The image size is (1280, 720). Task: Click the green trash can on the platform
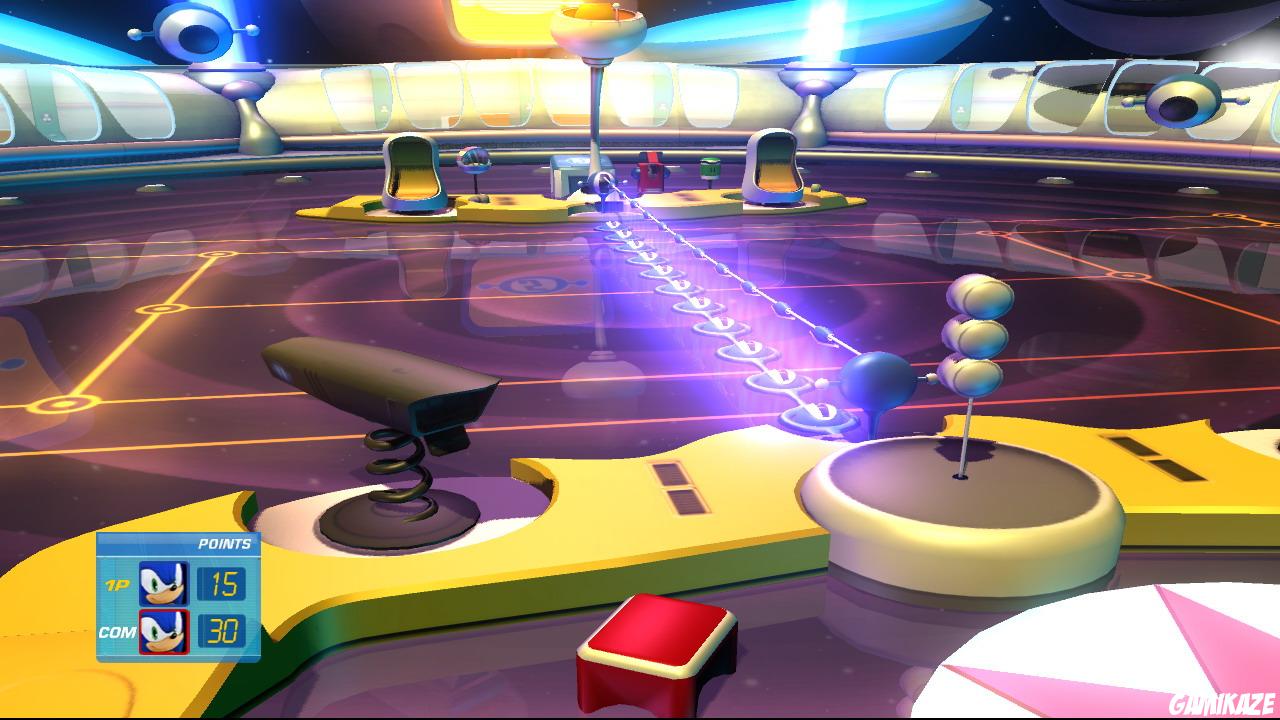pos(709,166)
